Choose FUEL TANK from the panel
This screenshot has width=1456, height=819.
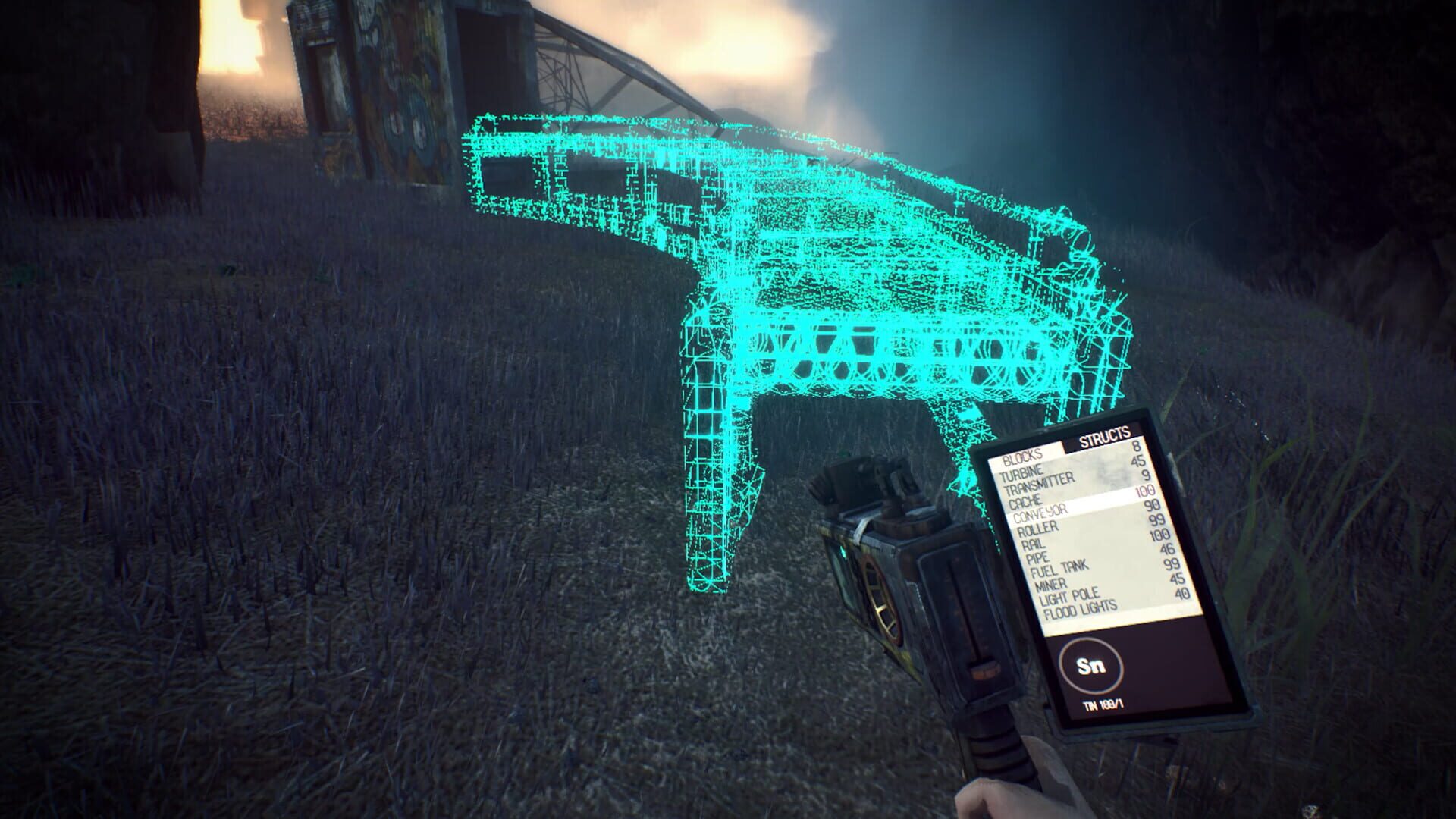coord(1059,570)
